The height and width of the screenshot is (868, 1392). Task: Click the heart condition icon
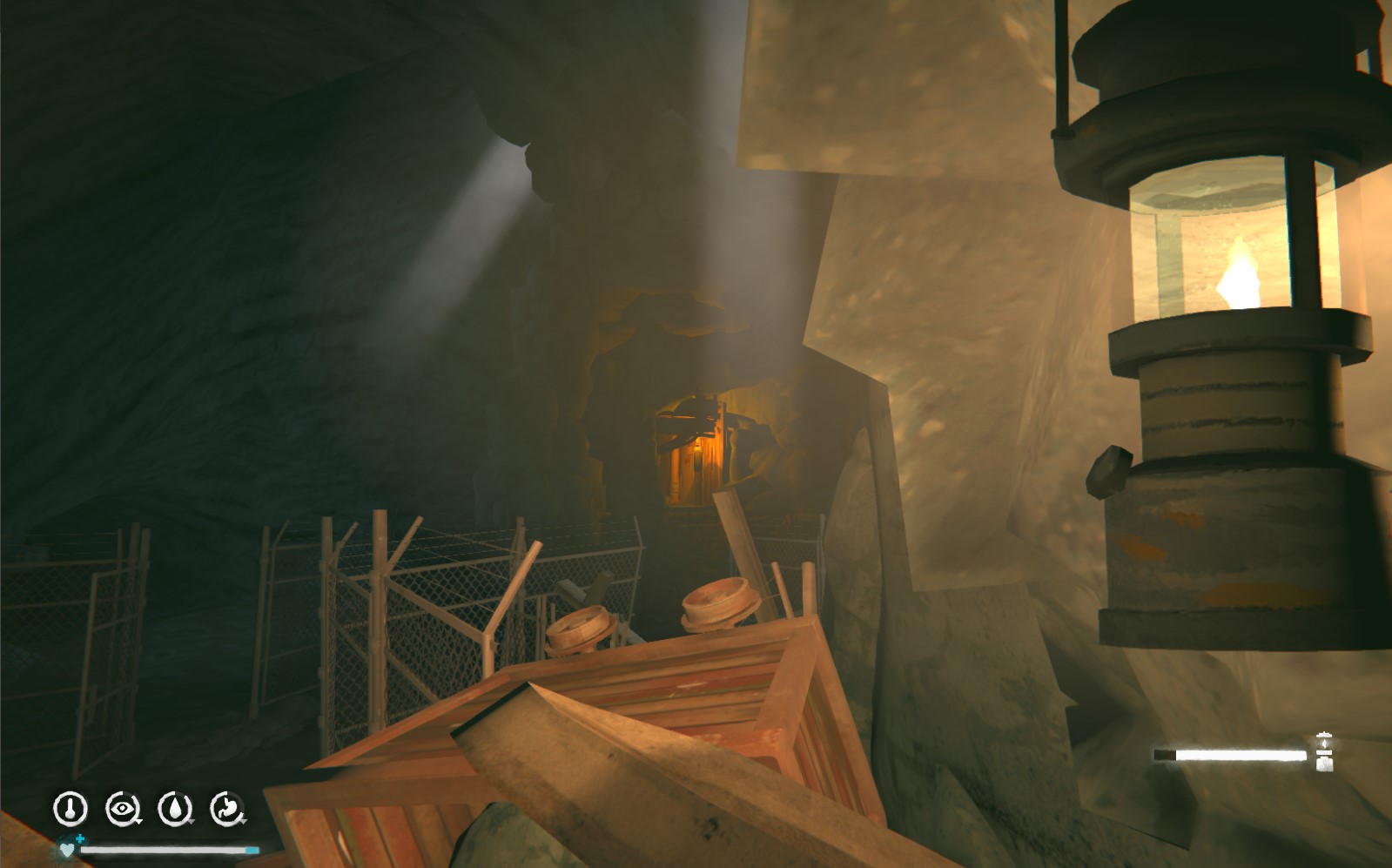pyautogui.click(x=67, y=849)
